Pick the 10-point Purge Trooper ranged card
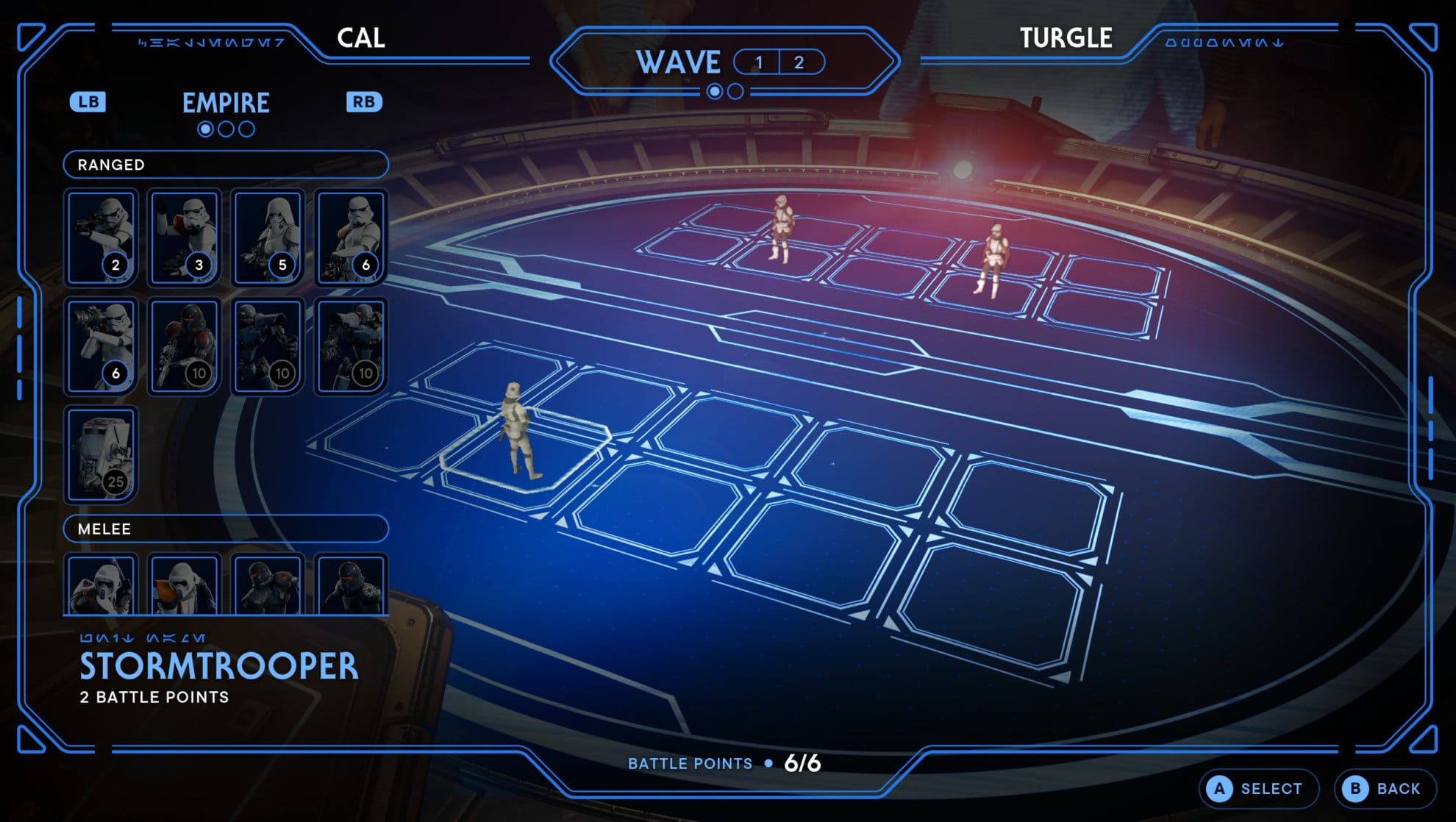The height and width of the screenshot is (822, 1456). [185, 347]
